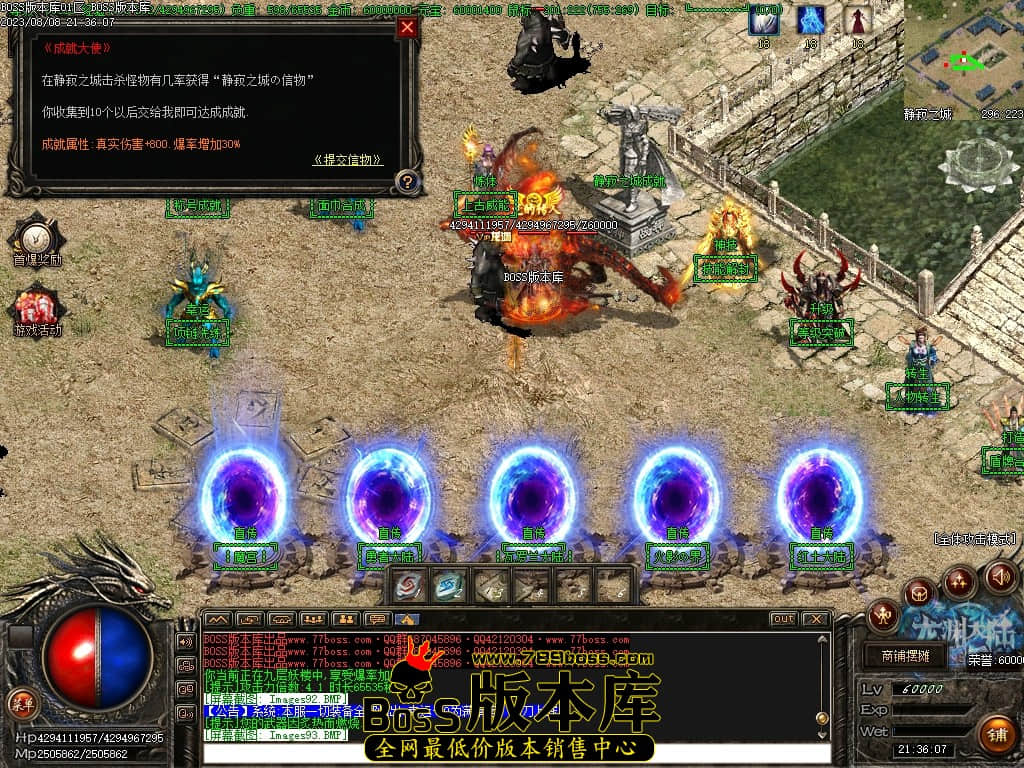Select the first chat channel tab

(x=218, y=619)
